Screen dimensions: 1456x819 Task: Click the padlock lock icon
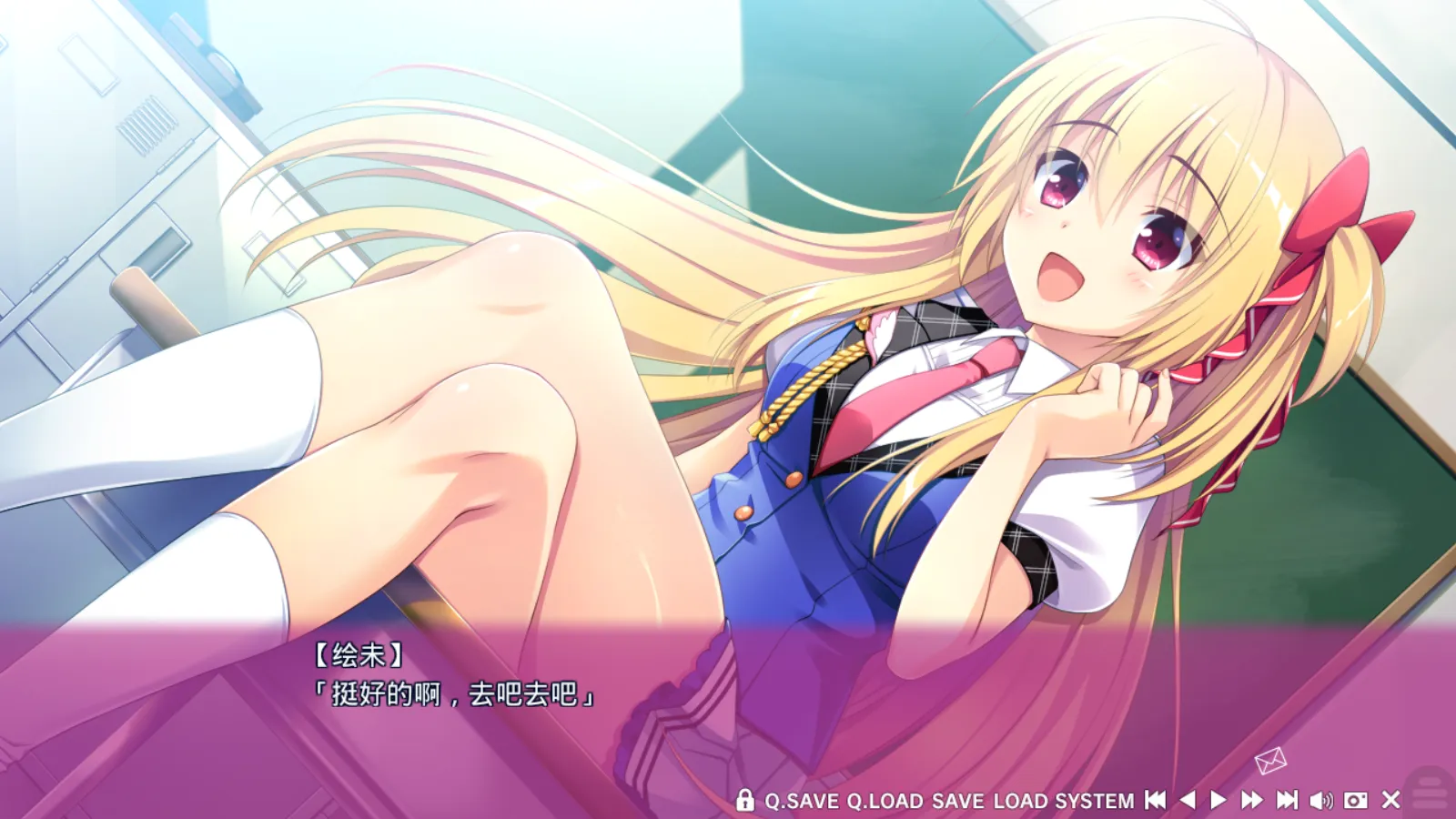click(x=744, y=800)
